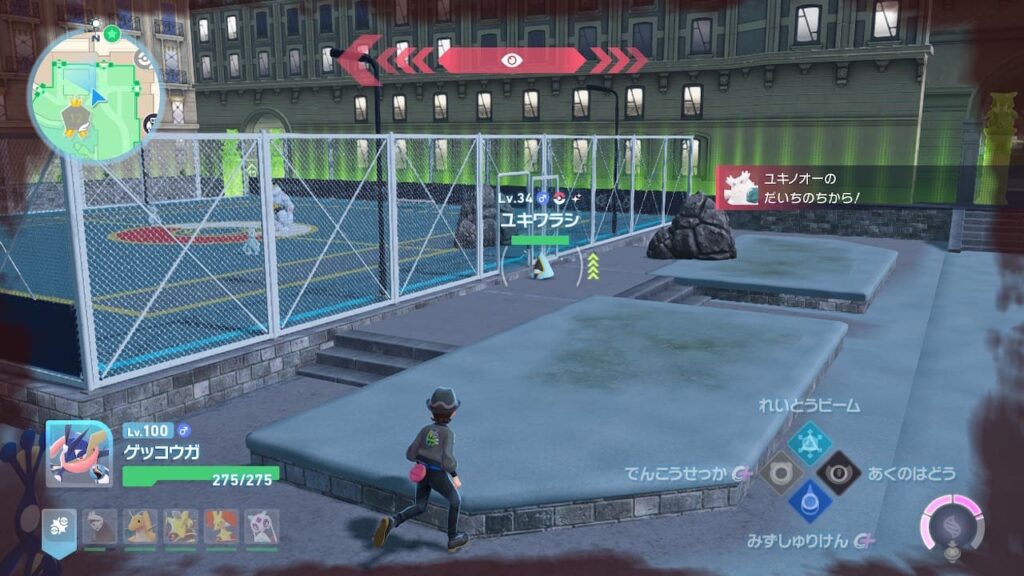Activate the みずしゅりけん water move icon
The image size is (1024, 576).
pyautogui.click(x=808, y=502)
